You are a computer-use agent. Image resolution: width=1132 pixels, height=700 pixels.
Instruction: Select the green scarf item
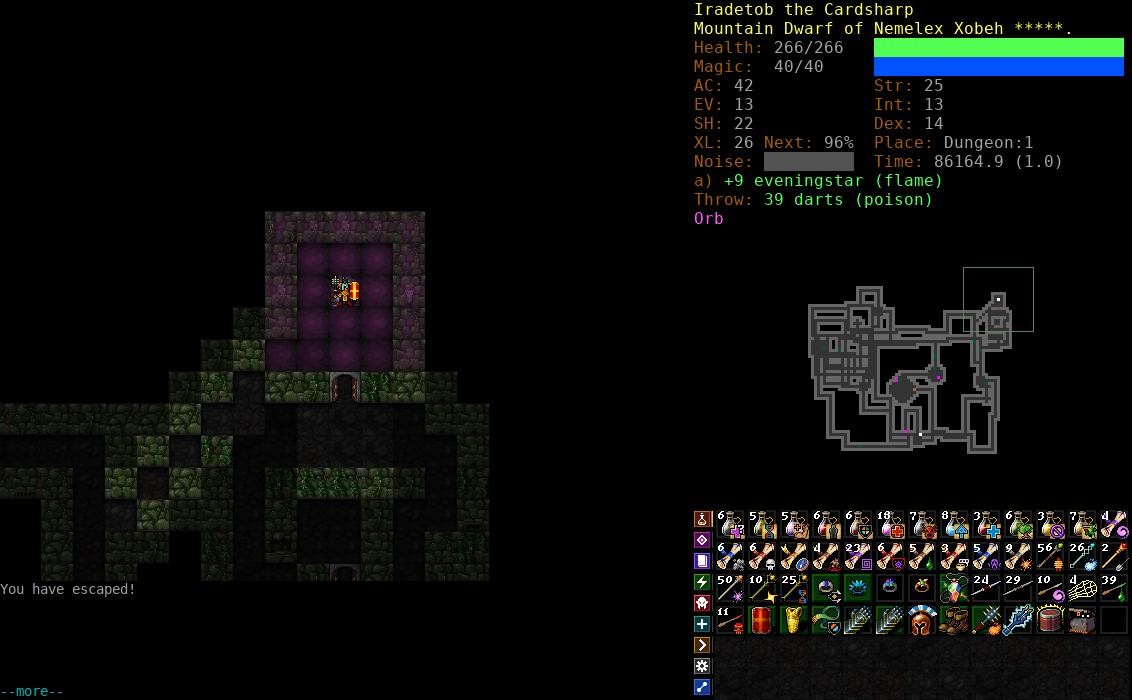pyautogui.click(x=826, y=620)
